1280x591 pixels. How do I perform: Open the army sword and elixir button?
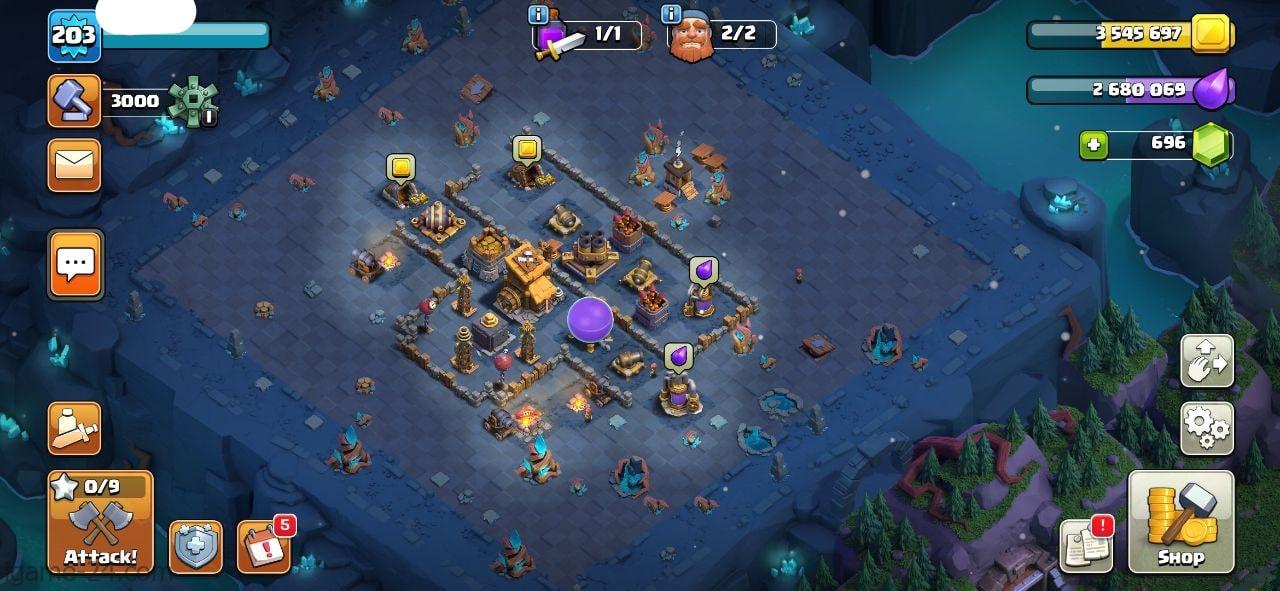click(75, 429)
